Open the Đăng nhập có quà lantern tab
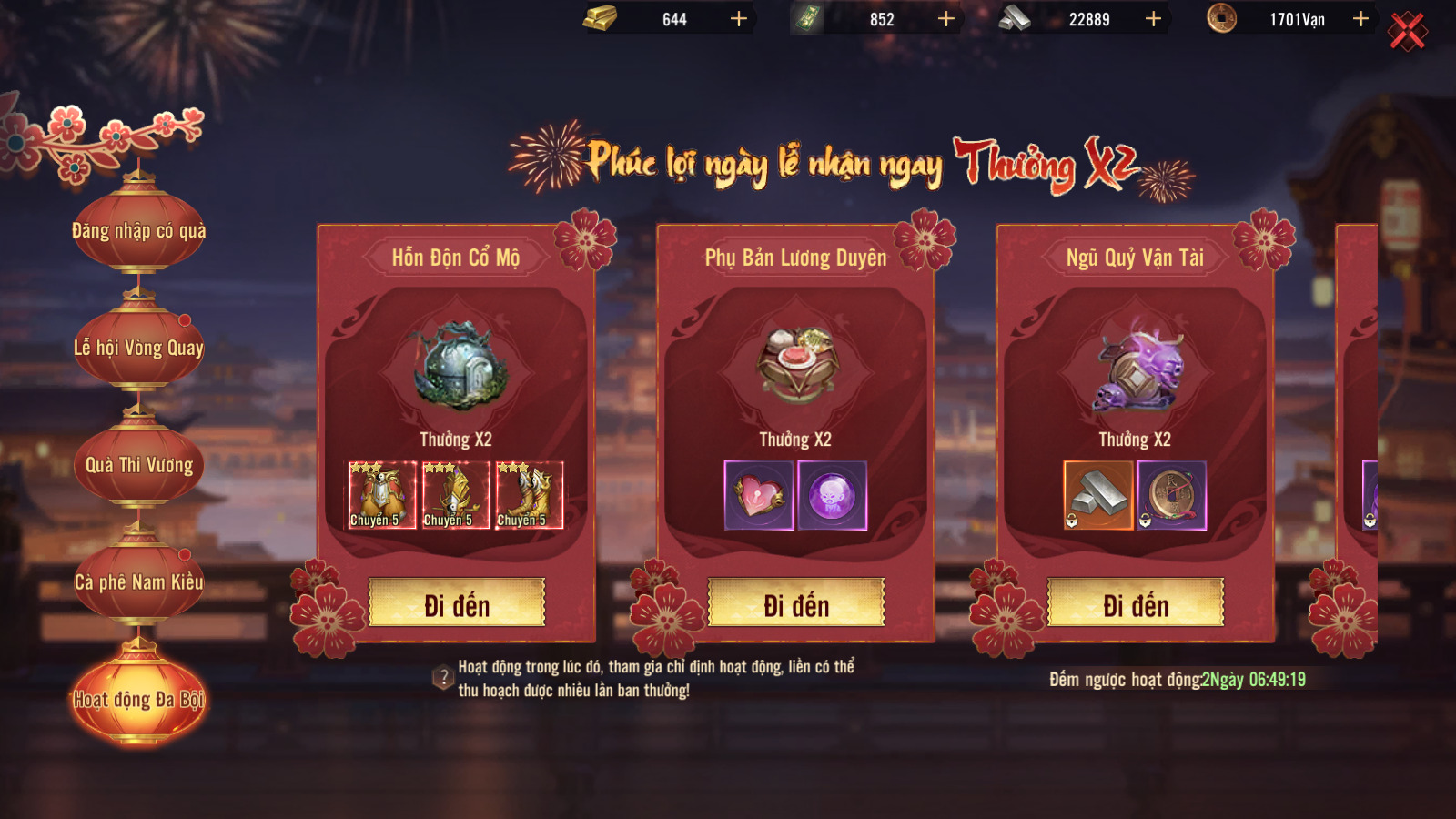This screenshot has width=1456, height=819. click(x=139, y=231)
